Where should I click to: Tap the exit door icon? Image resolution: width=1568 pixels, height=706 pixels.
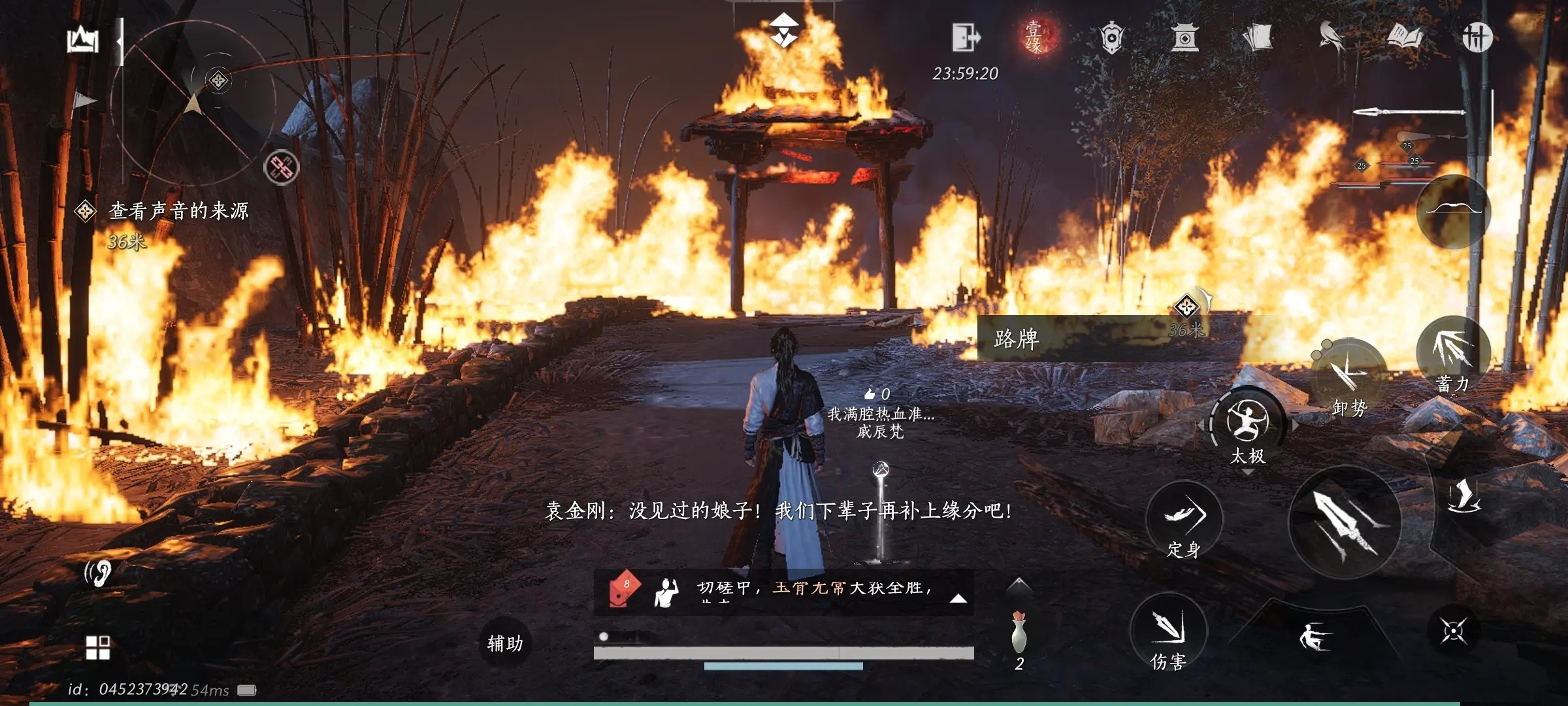coord(965,37)
